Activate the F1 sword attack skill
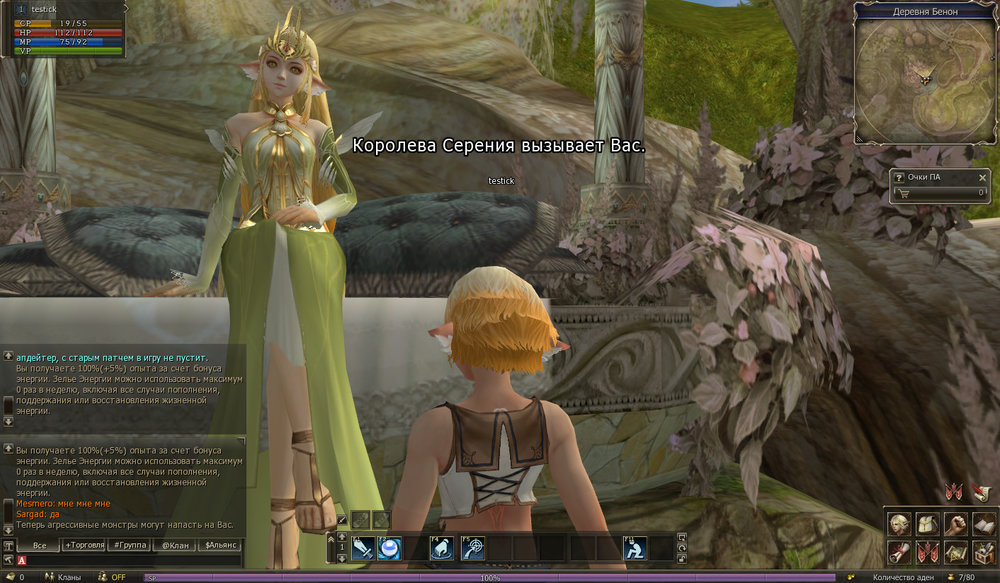This screenshot has height=583, width=1000. click(x=363, y=548)
